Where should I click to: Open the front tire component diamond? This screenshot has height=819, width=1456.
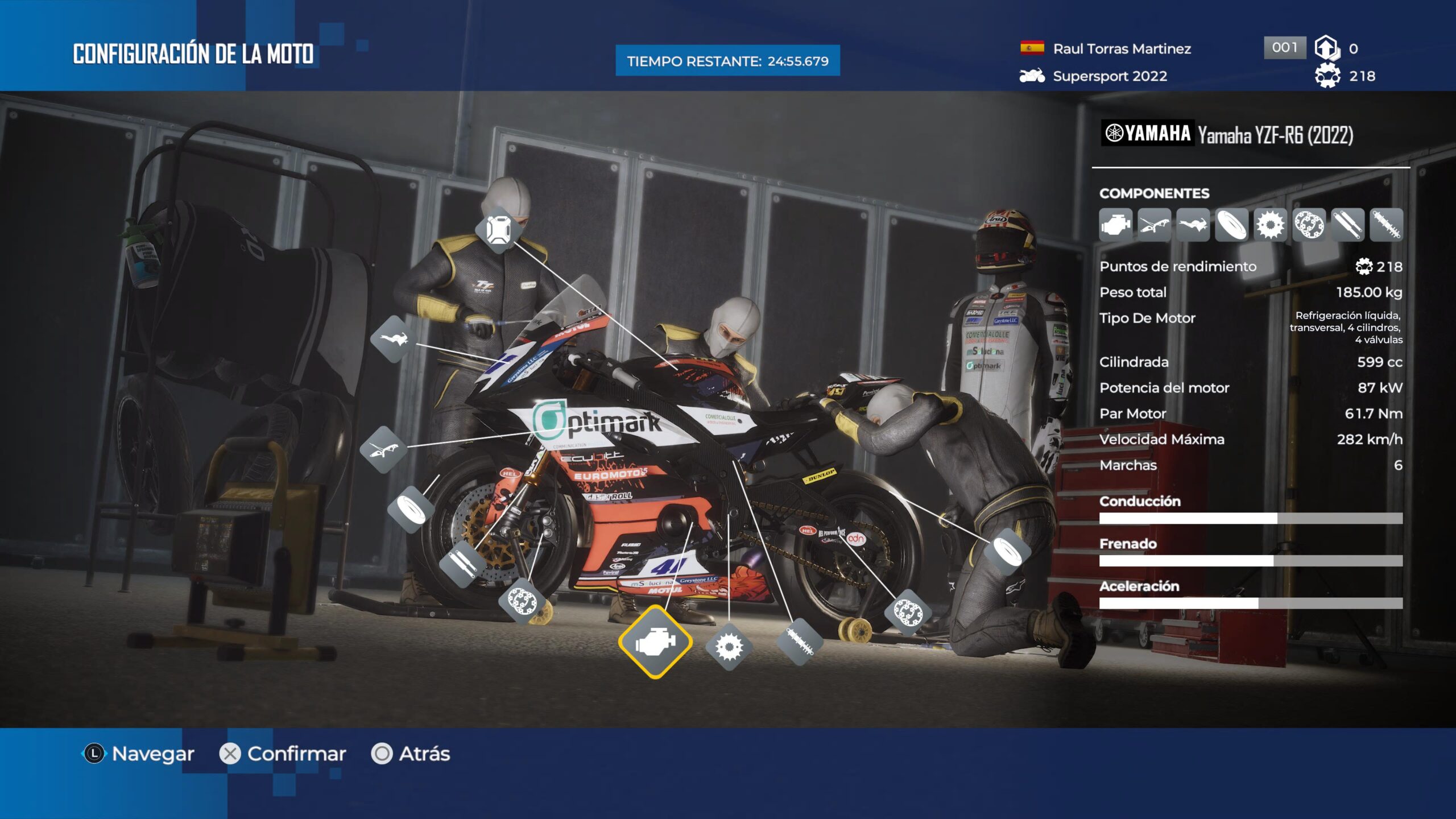click(411, 509)
